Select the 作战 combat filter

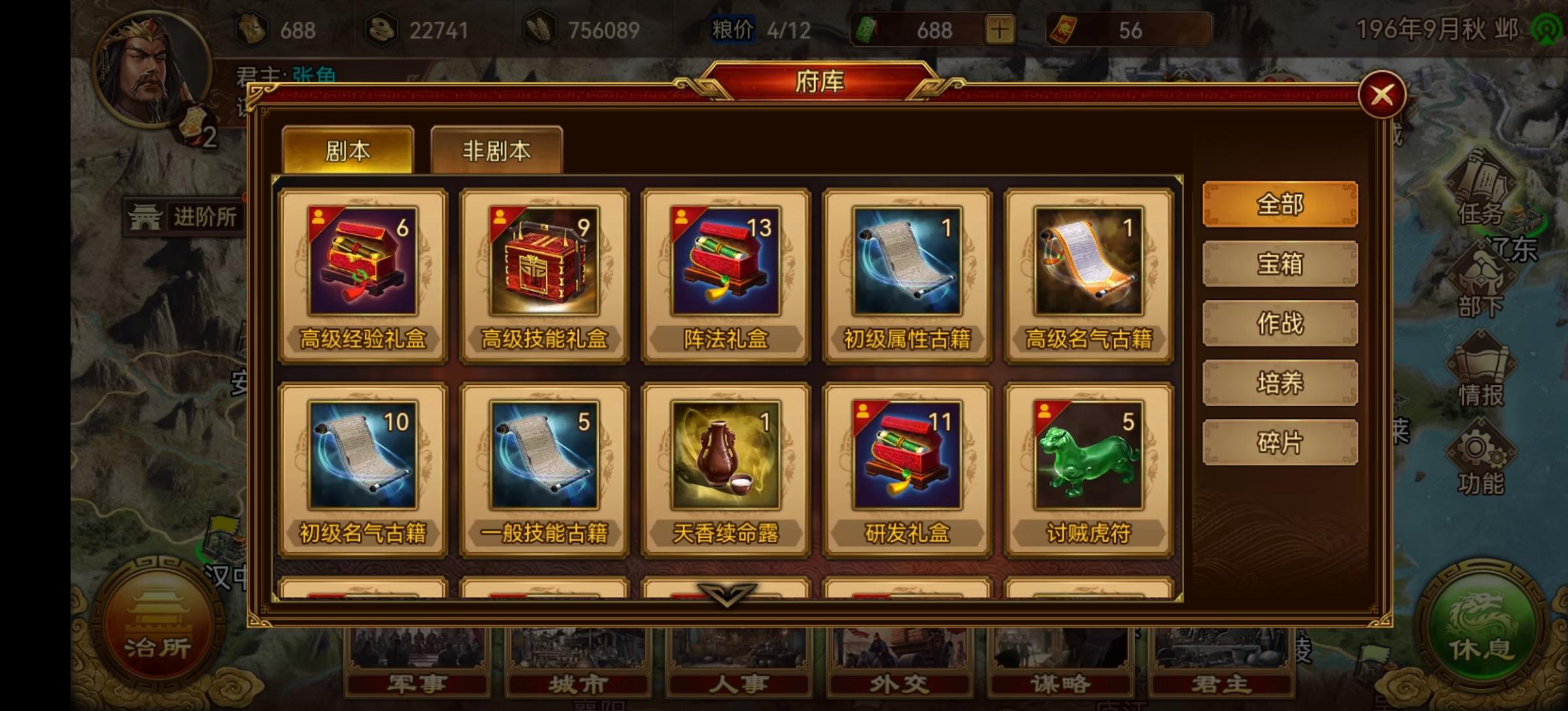(x=1279, y=323)
